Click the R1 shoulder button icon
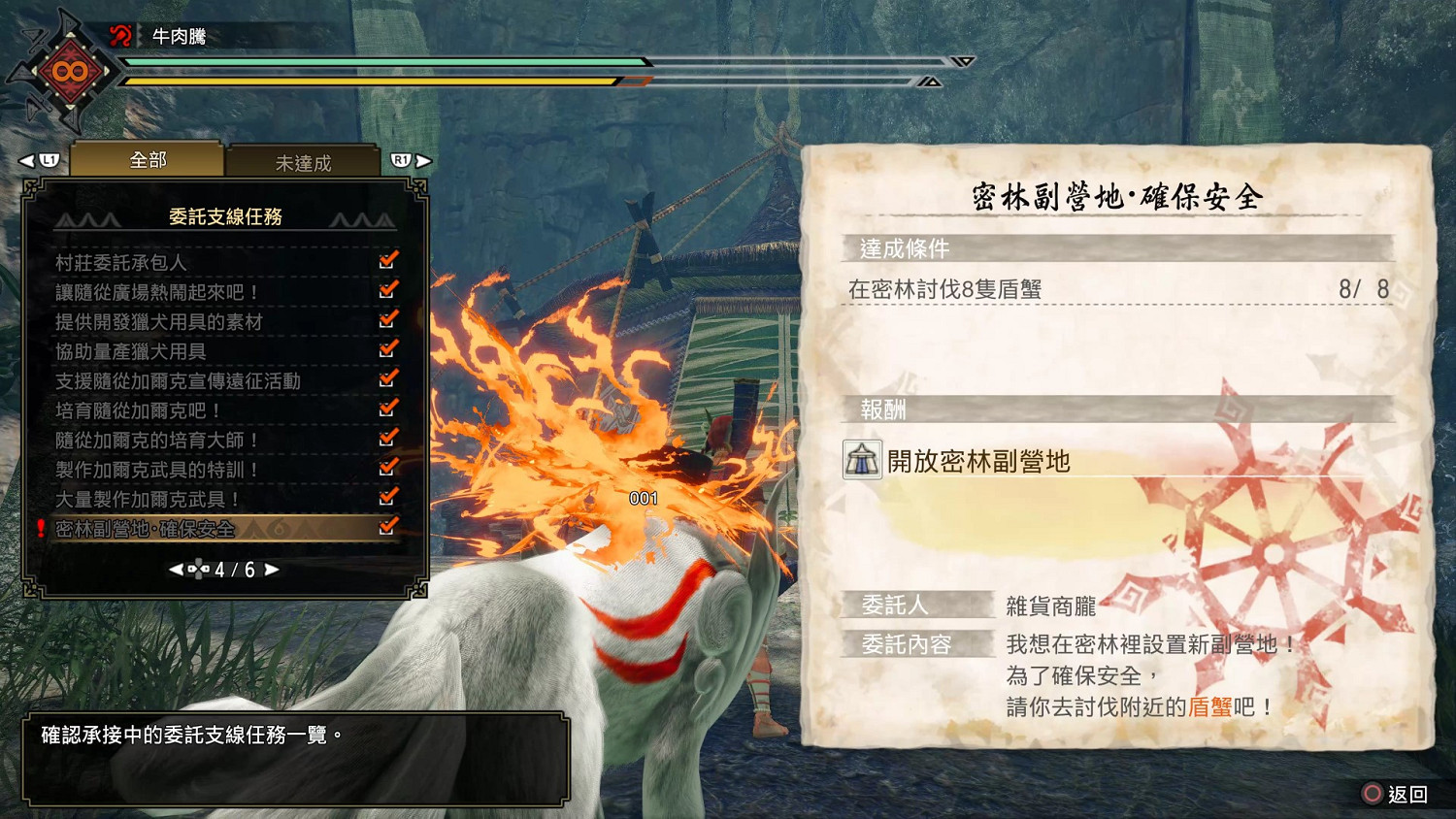 (402, 159)
